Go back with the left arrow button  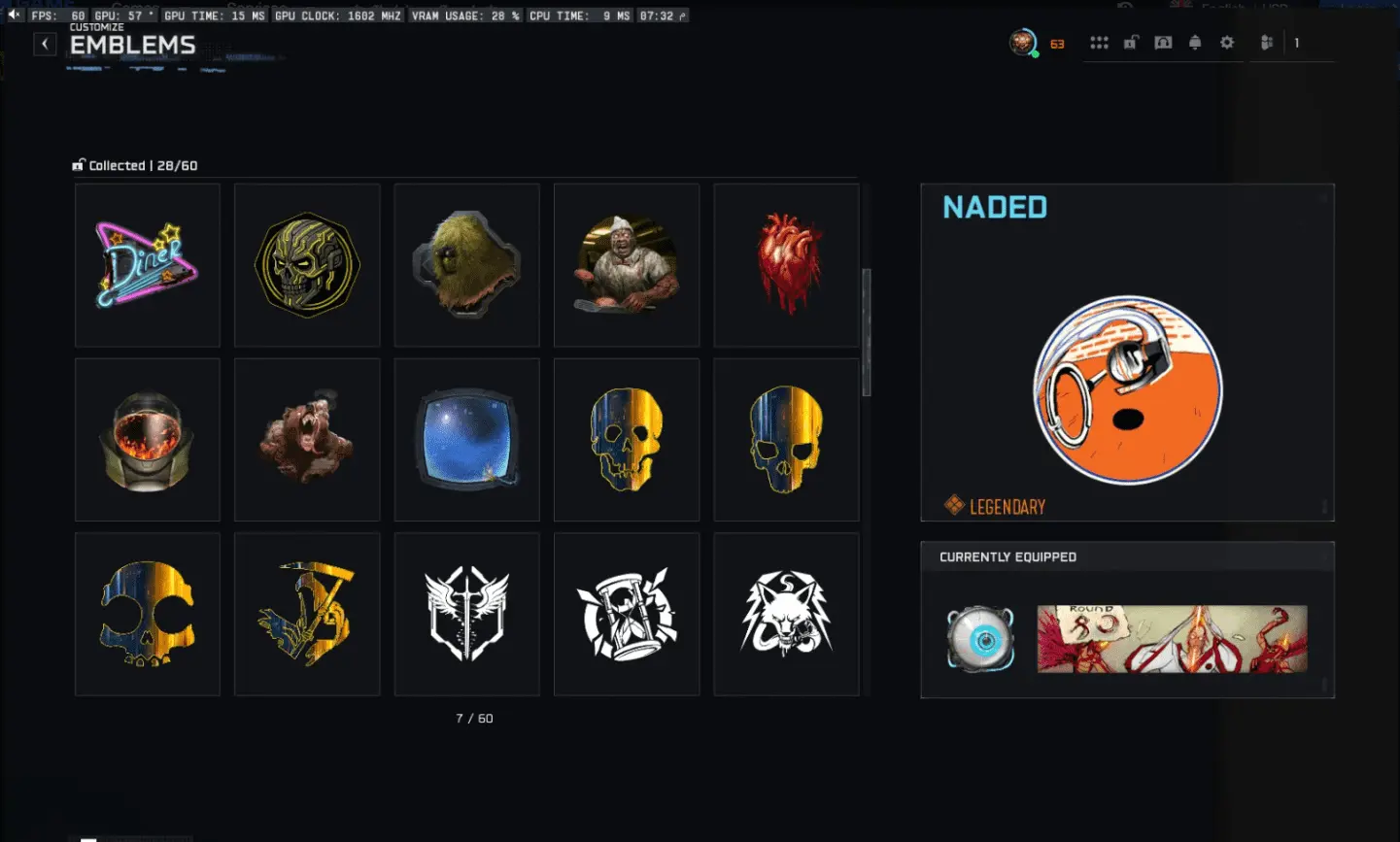(45, 43)
